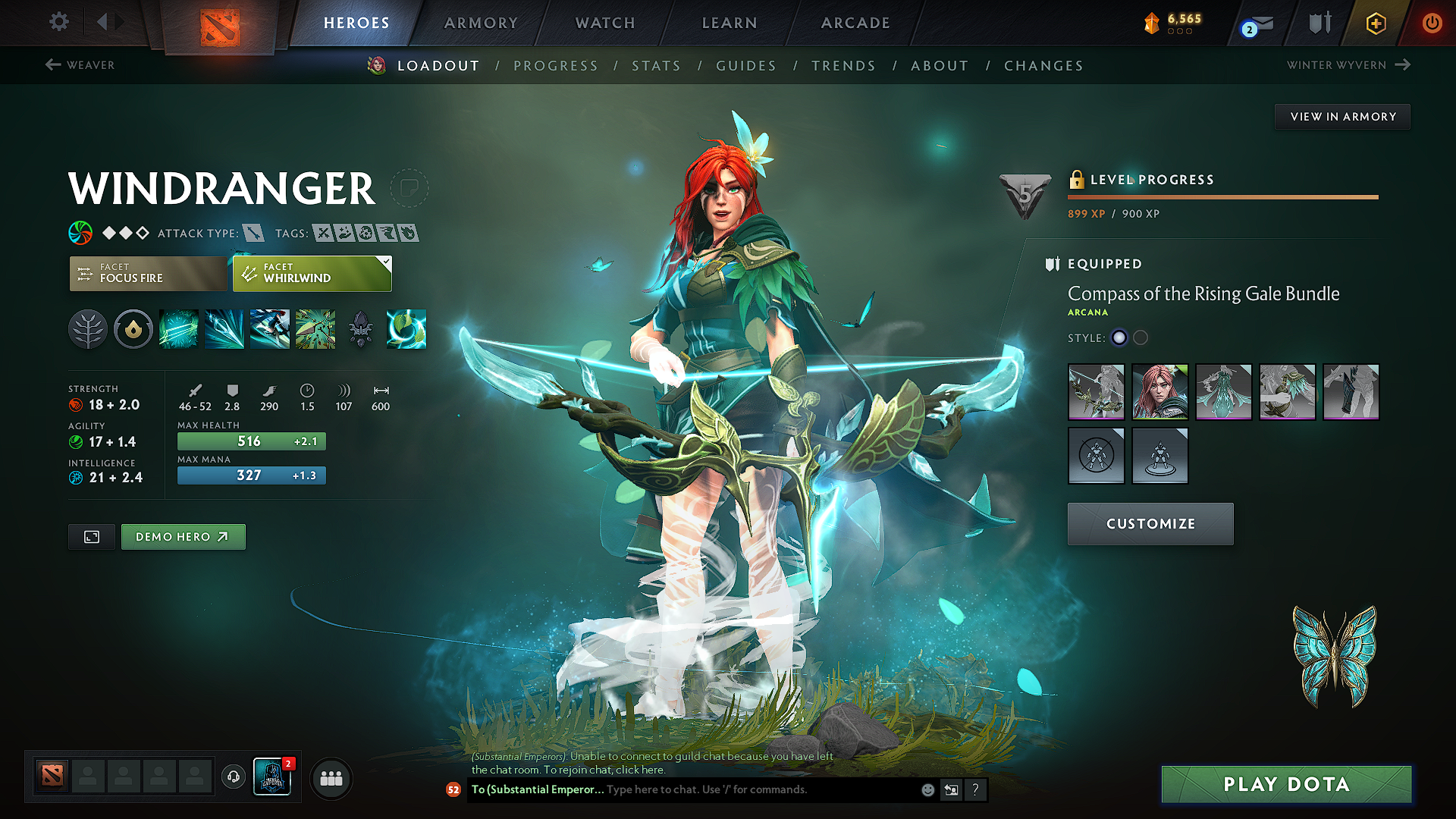Open the Arcade tab

pyautogui.click(x=855, y=23)
